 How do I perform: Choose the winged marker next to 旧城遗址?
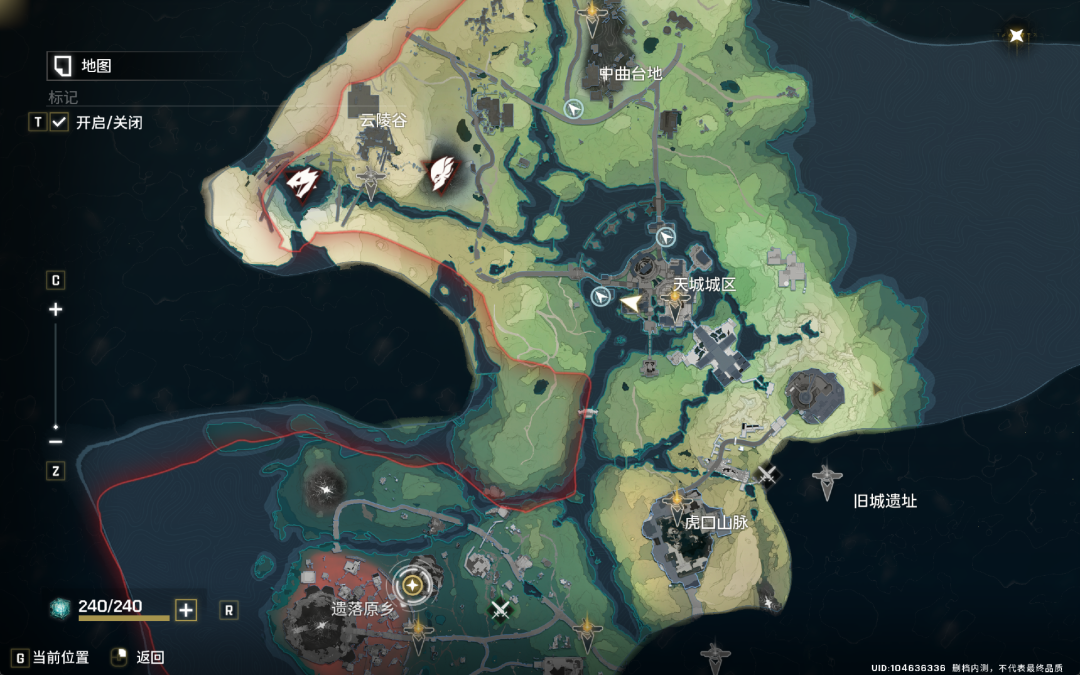pos(826,481)
